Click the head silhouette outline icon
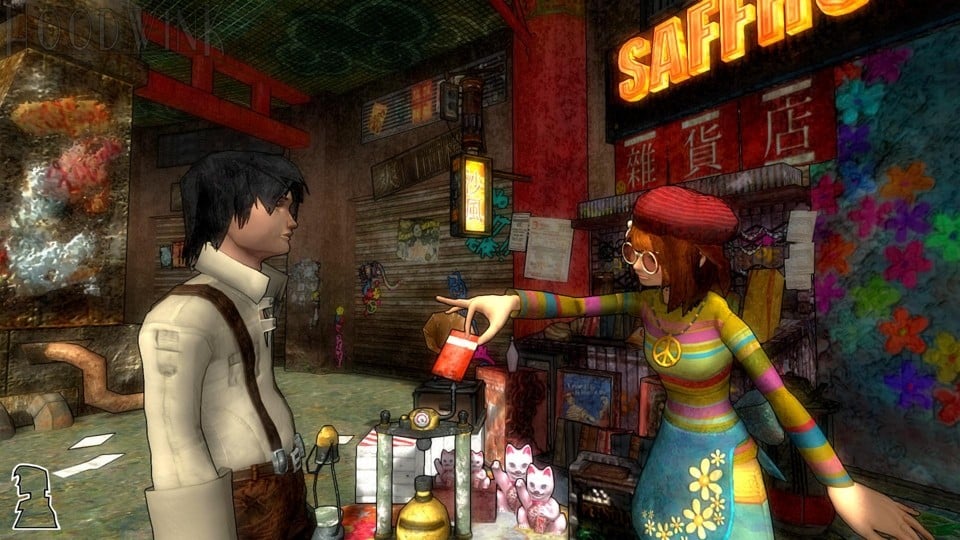 pos(35,497)
